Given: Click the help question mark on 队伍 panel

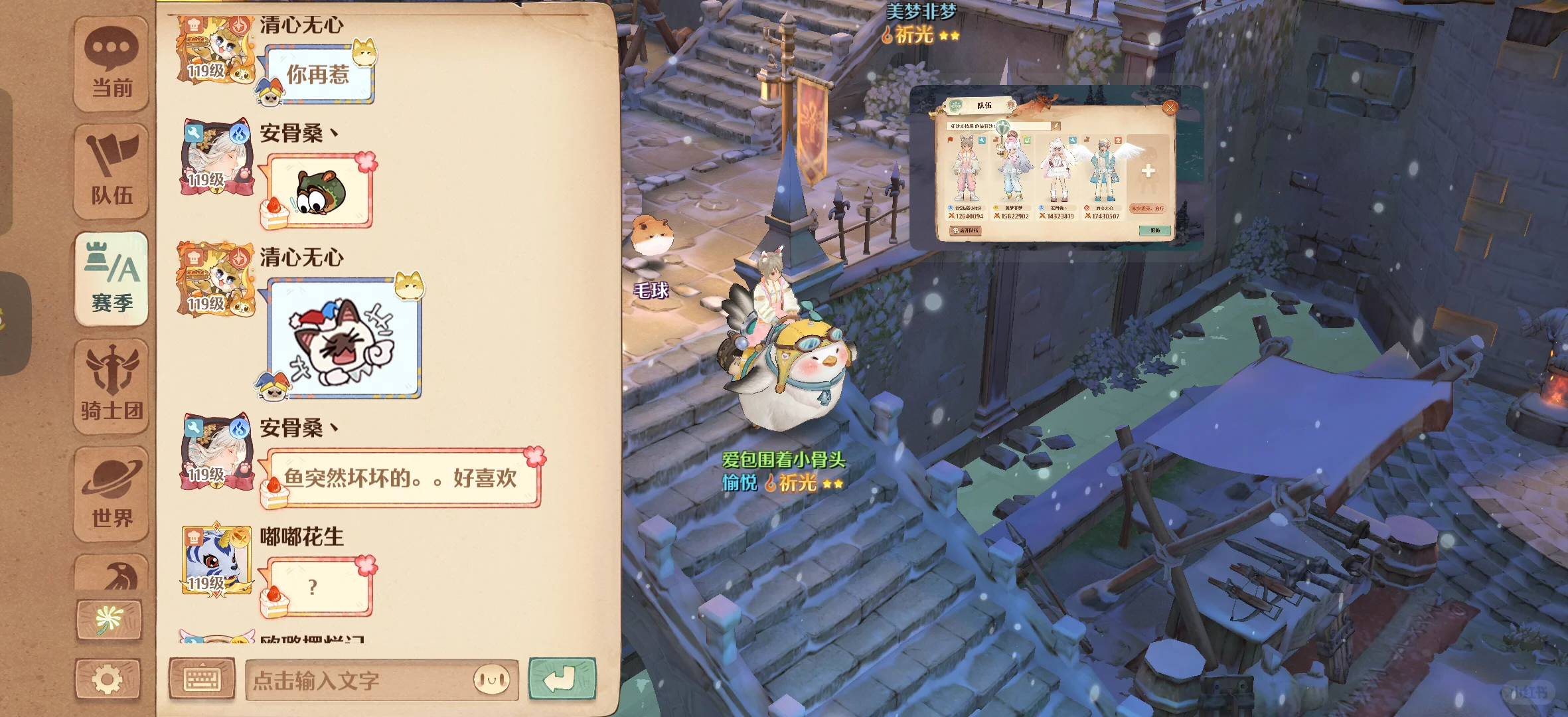Looking at the screenshot, I should pos(1011,105).
